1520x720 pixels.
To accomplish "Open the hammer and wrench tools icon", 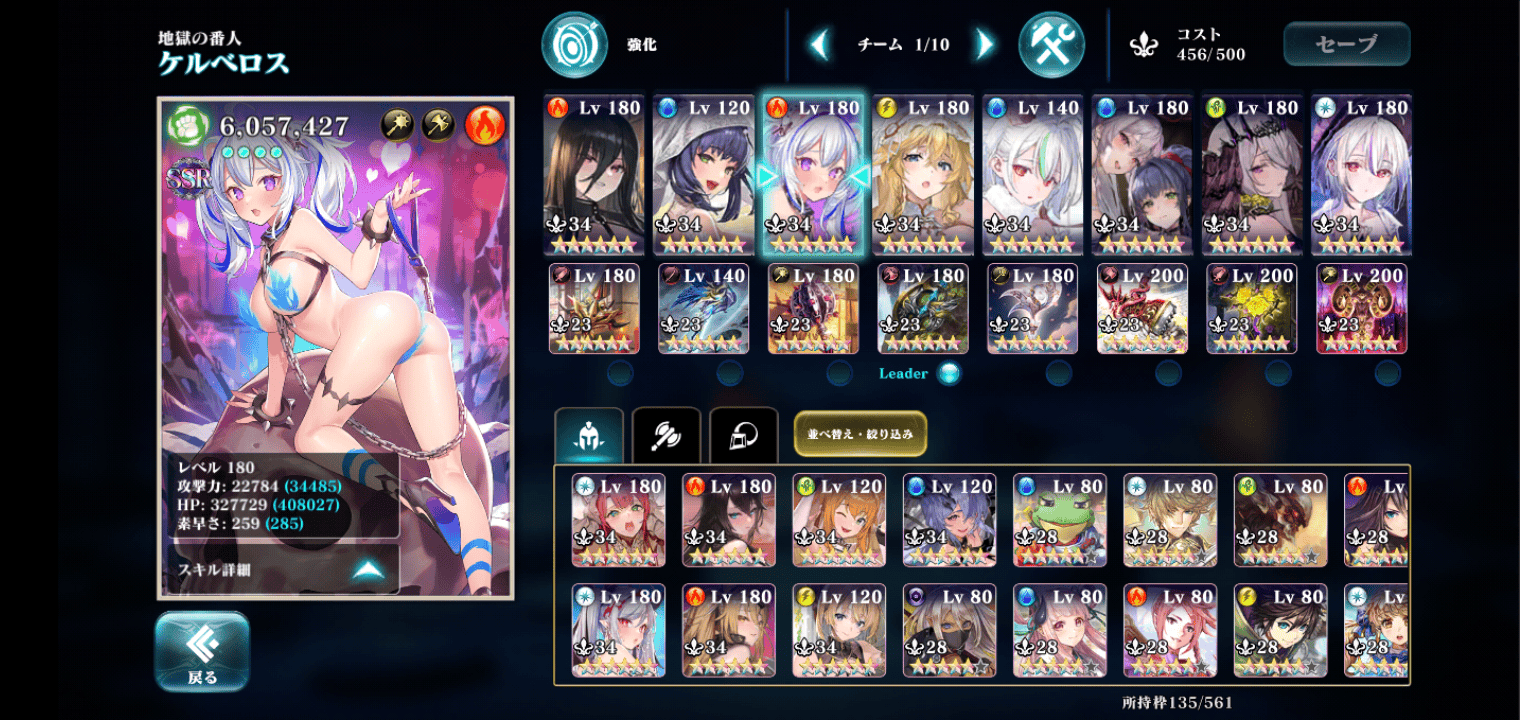I will click(x=1051, y=45).
